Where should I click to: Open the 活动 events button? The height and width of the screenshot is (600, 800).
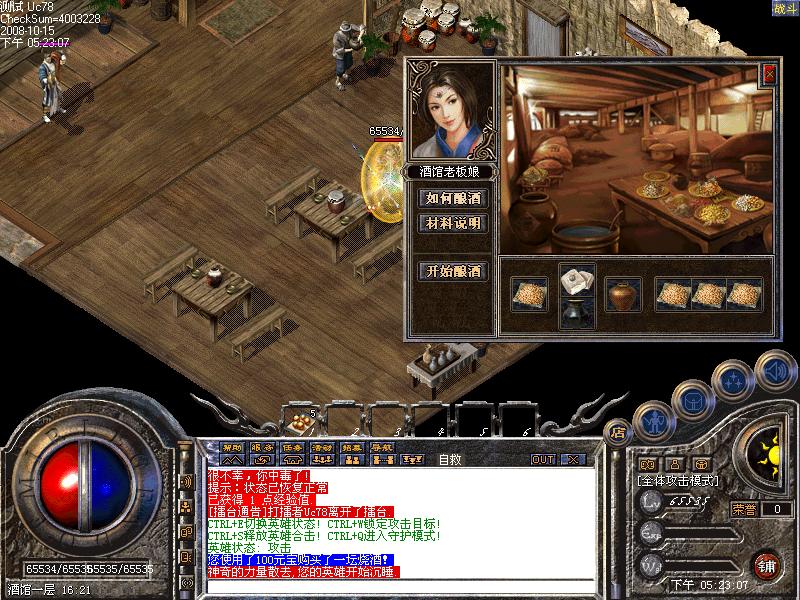pos(322,447)
